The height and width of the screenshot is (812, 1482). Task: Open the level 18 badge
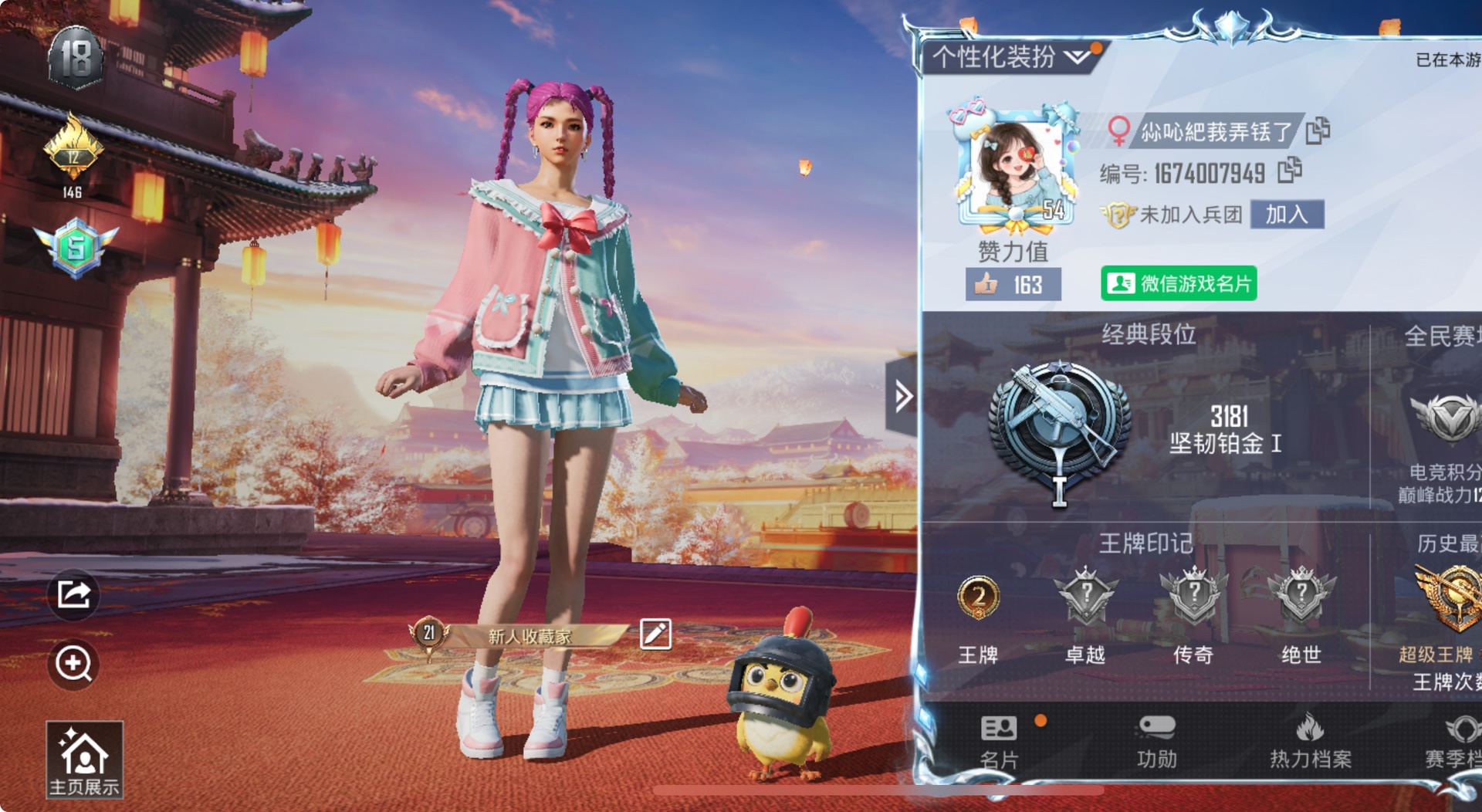click(76, 58)
